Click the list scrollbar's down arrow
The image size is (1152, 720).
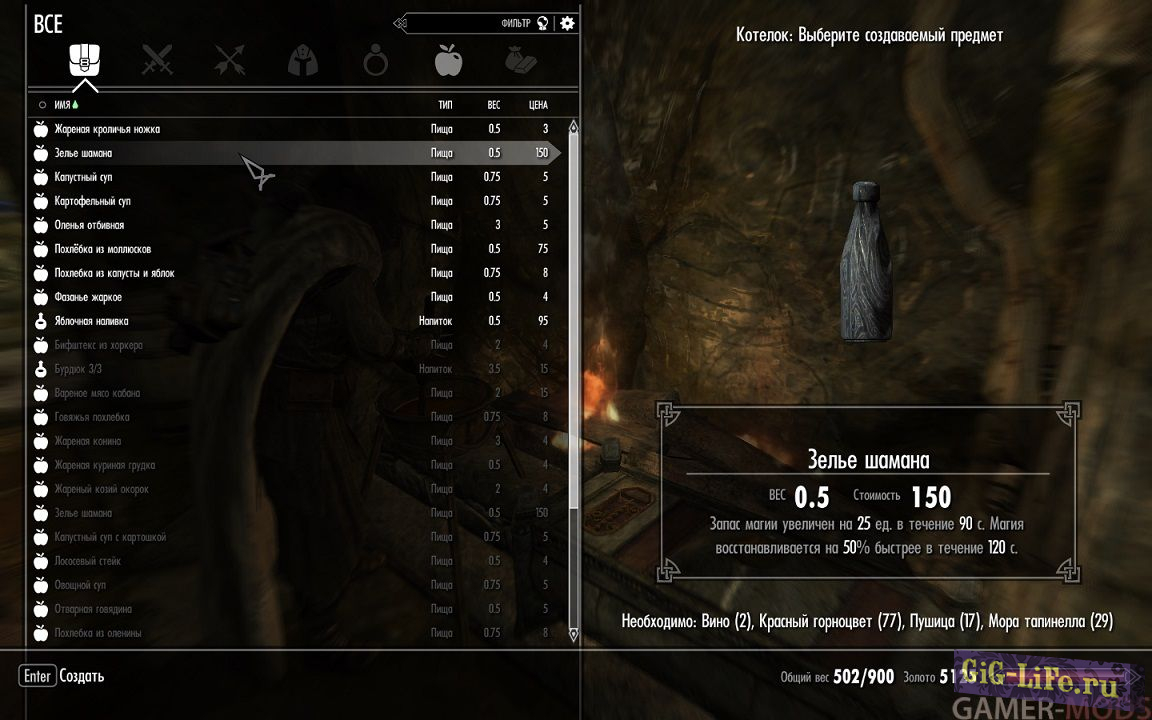[x=573, y=634]
